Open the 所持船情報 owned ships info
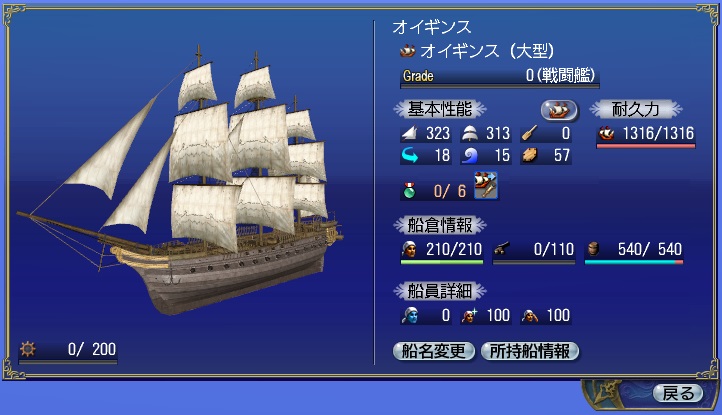 [x=530, y=351]
